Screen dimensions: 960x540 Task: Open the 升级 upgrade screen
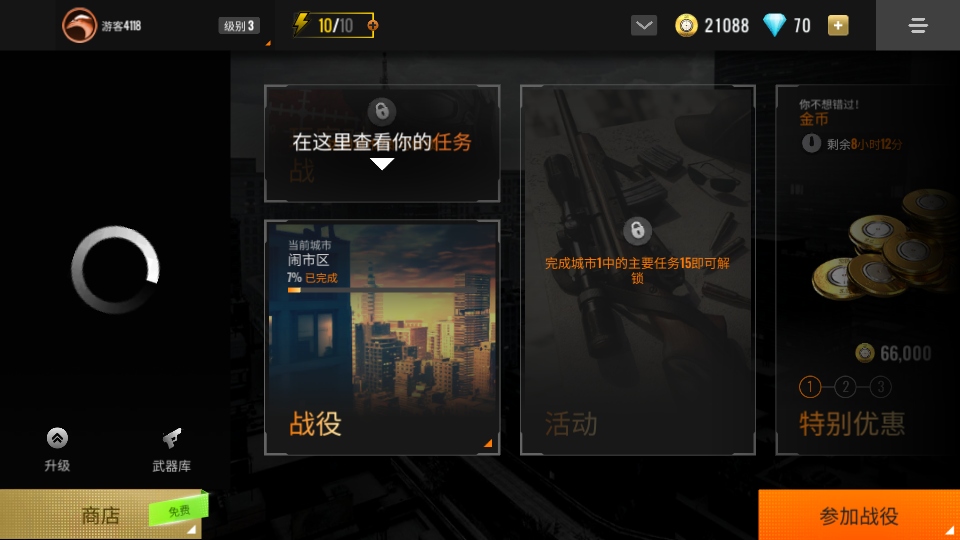(57, 449)
